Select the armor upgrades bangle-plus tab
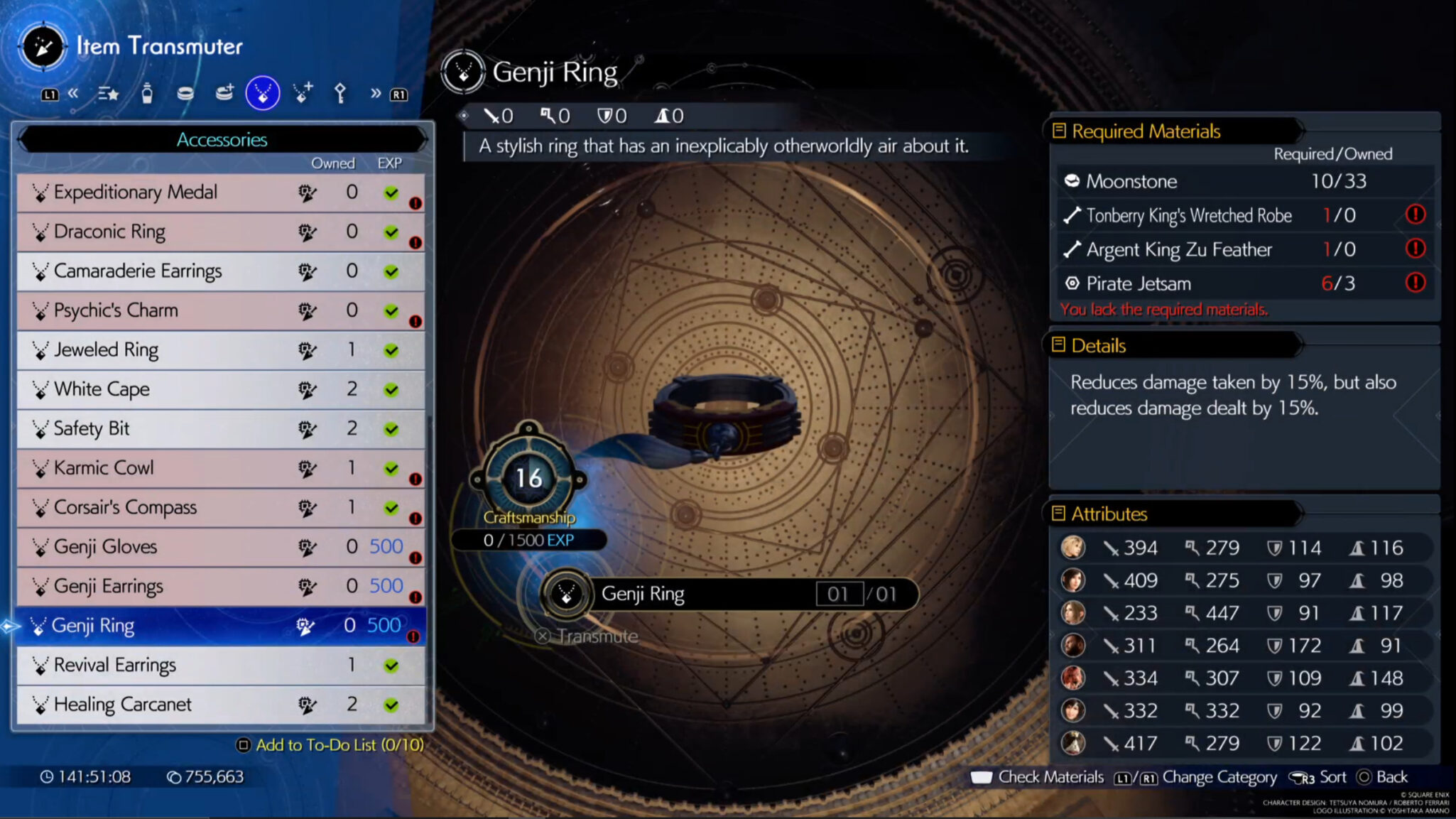This screenshot has height=819, width=1456. 224,93
